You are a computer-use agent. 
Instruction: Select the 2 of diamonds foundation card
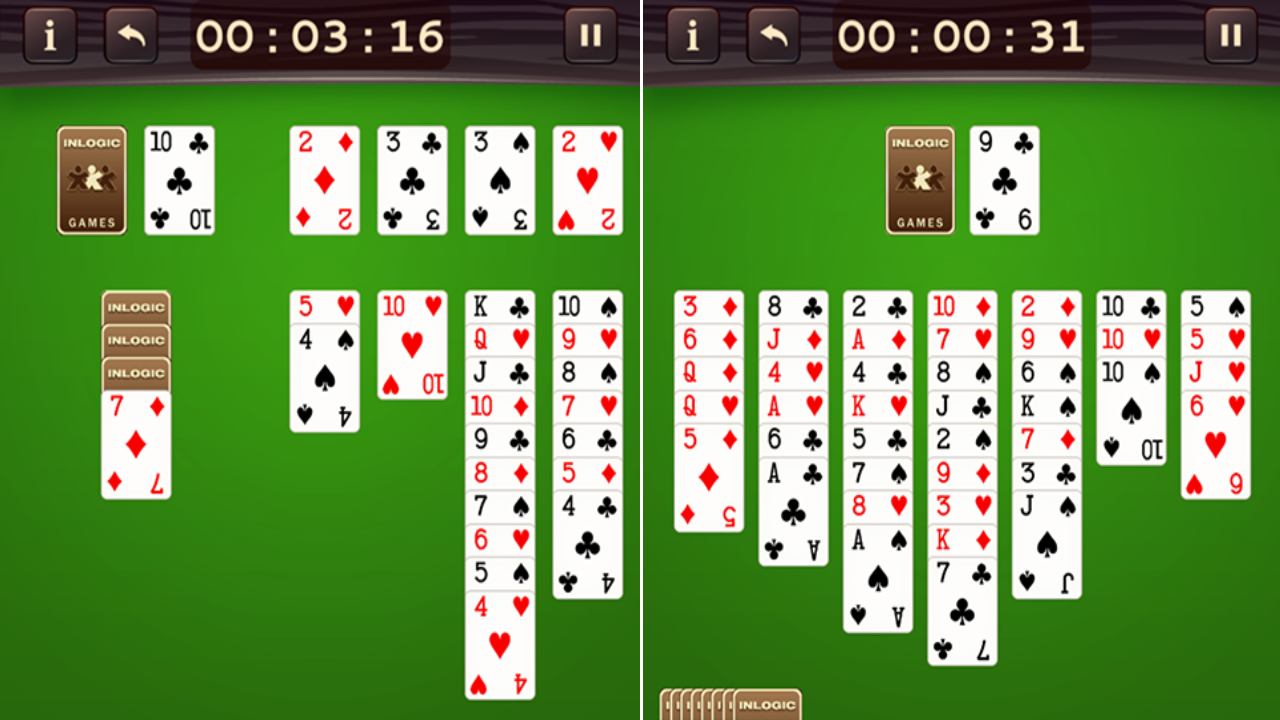click(324, 180)
